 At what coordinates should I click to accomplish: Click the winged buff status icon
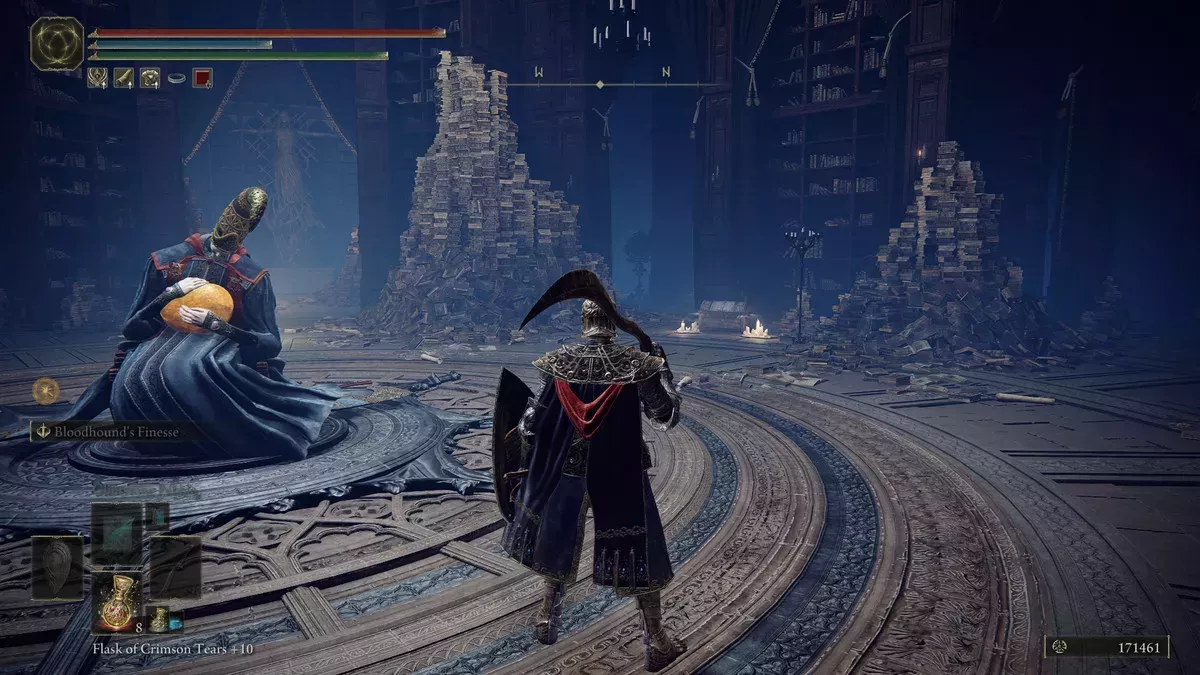point(97,77)
